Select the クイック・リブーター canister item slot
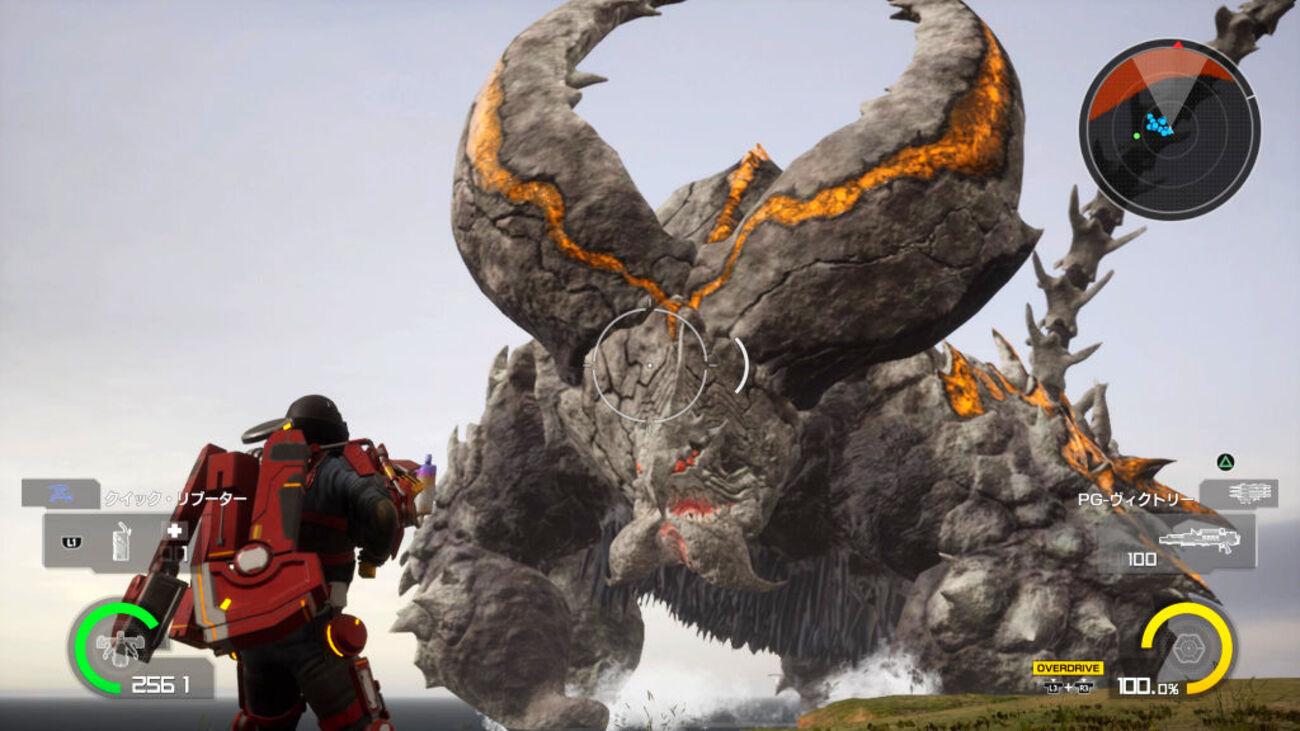1300x731 pixels. (x=120, y=542)
